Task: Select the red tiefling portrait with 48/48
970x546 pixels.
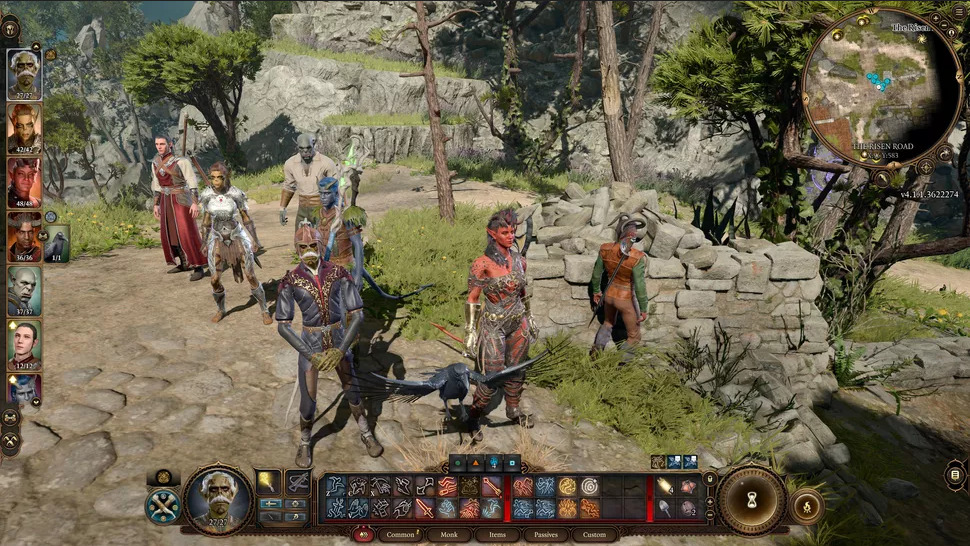Action: 25,179
